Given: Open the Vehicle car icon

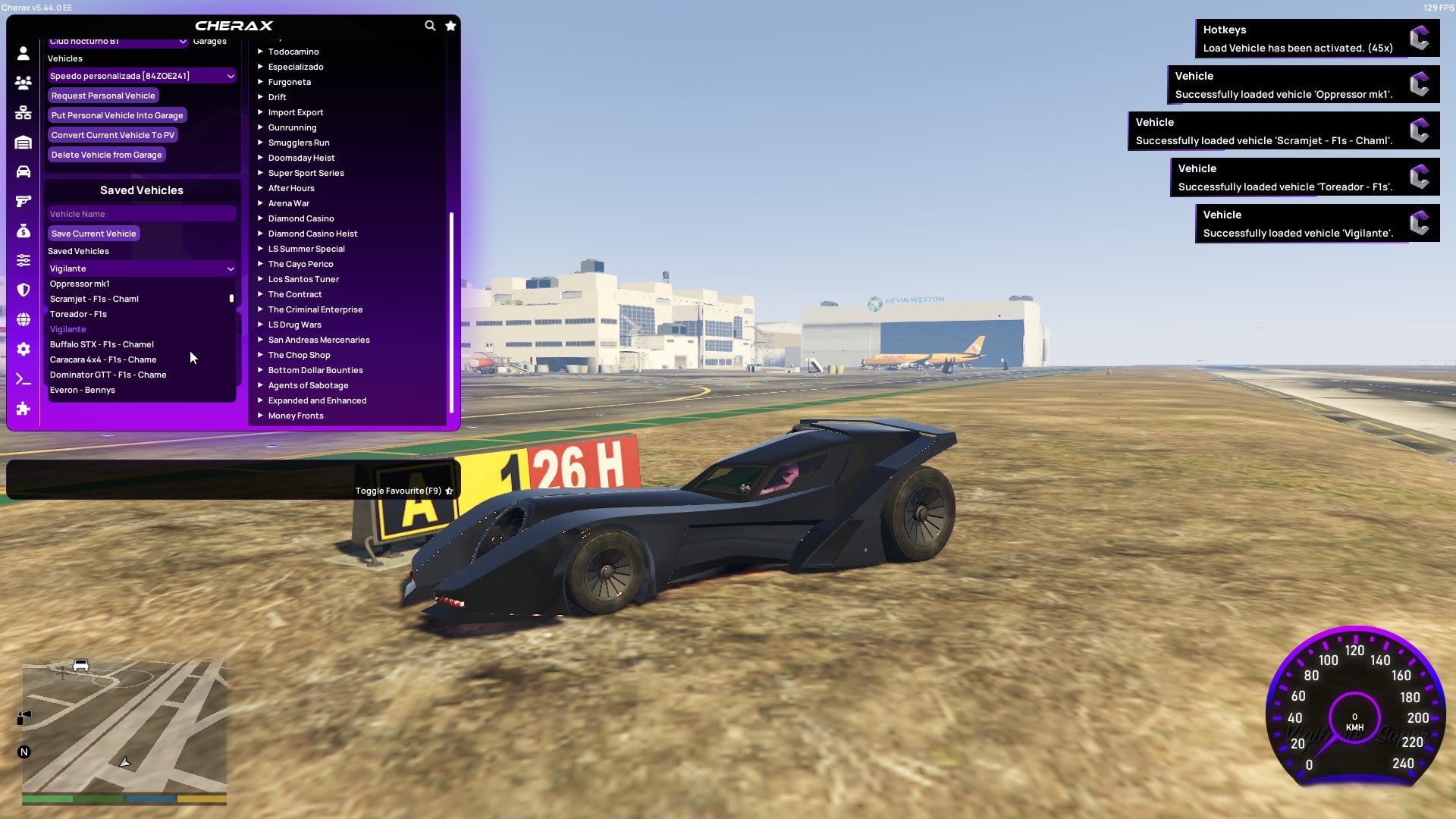Looking at the screenshot, I should [23, 170].
